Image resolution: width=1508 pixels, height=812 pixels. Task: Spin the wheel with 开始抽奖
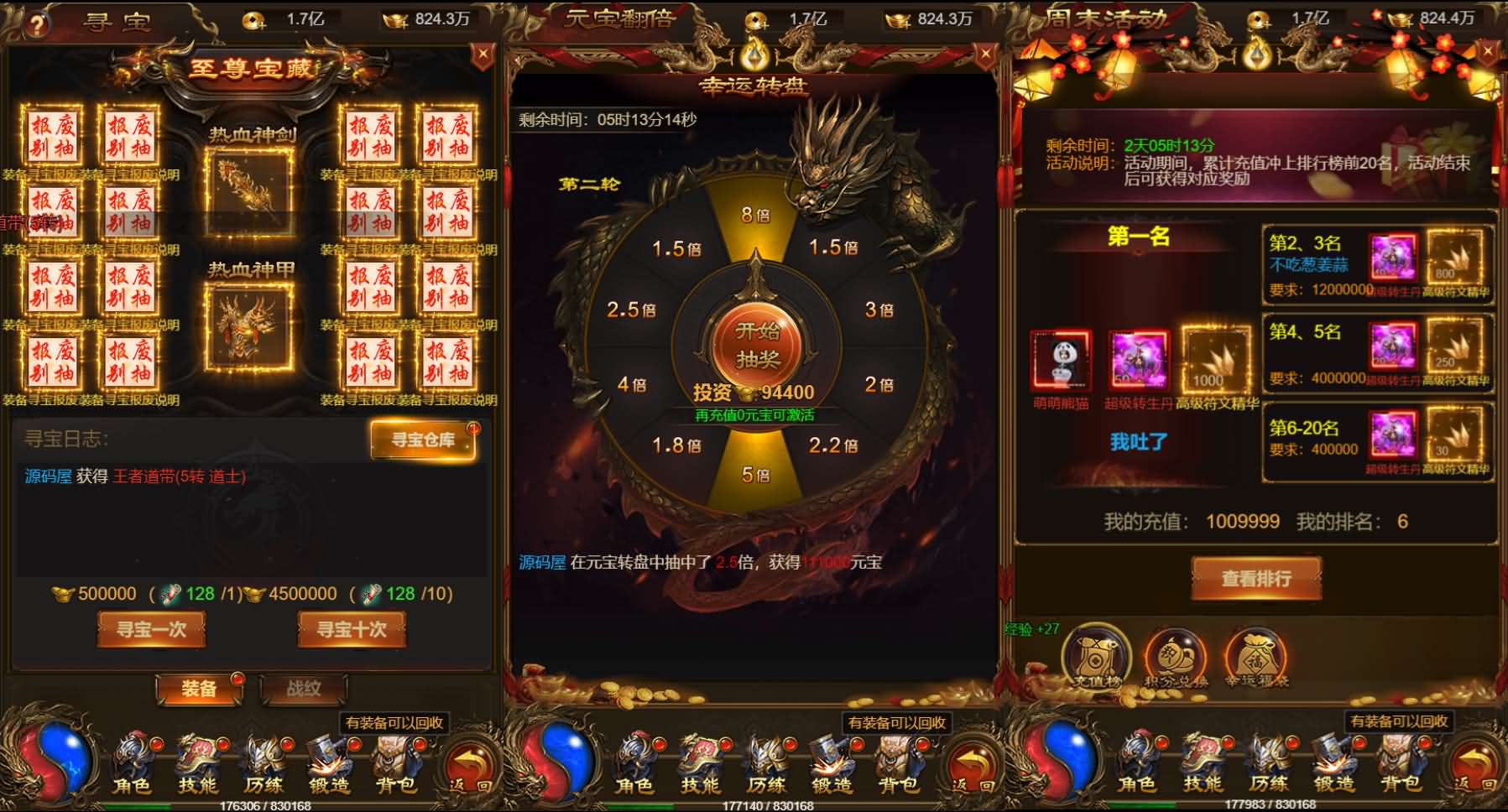pos(757,345)
